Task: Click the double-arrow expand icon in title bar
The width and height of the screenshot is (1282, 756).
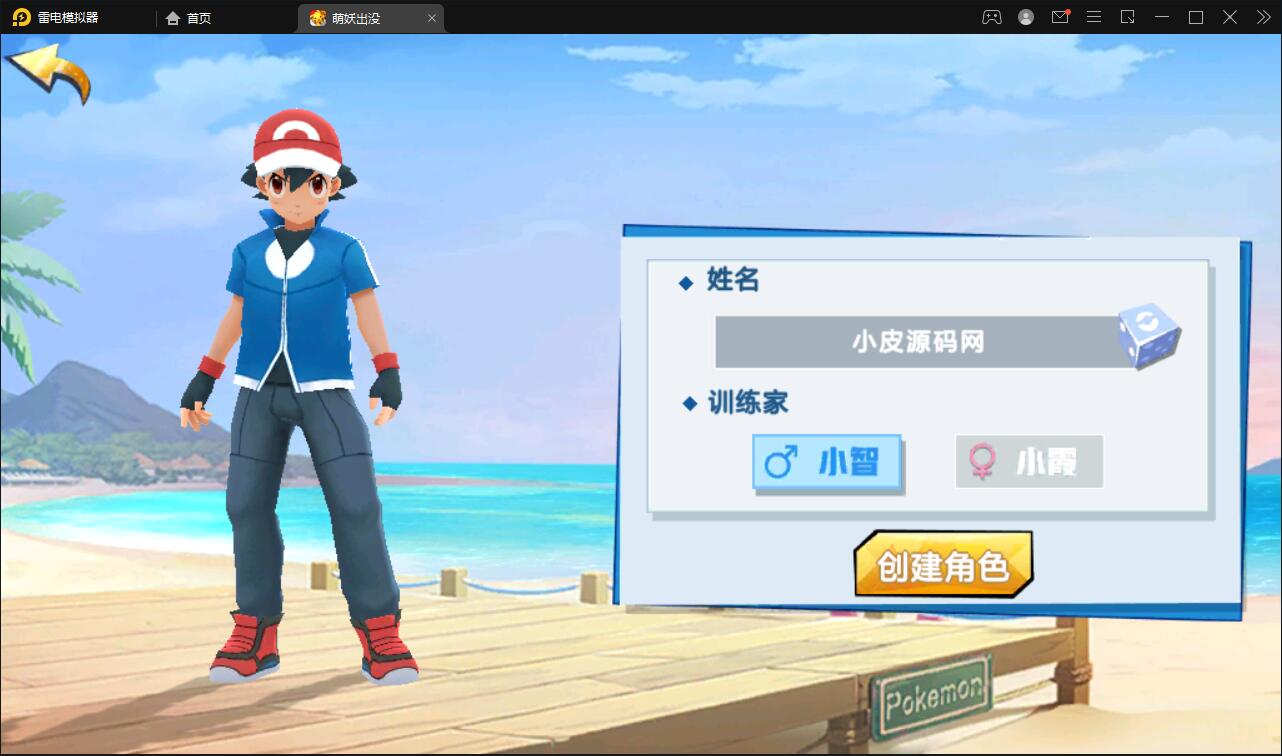Action: point(1262,17)
